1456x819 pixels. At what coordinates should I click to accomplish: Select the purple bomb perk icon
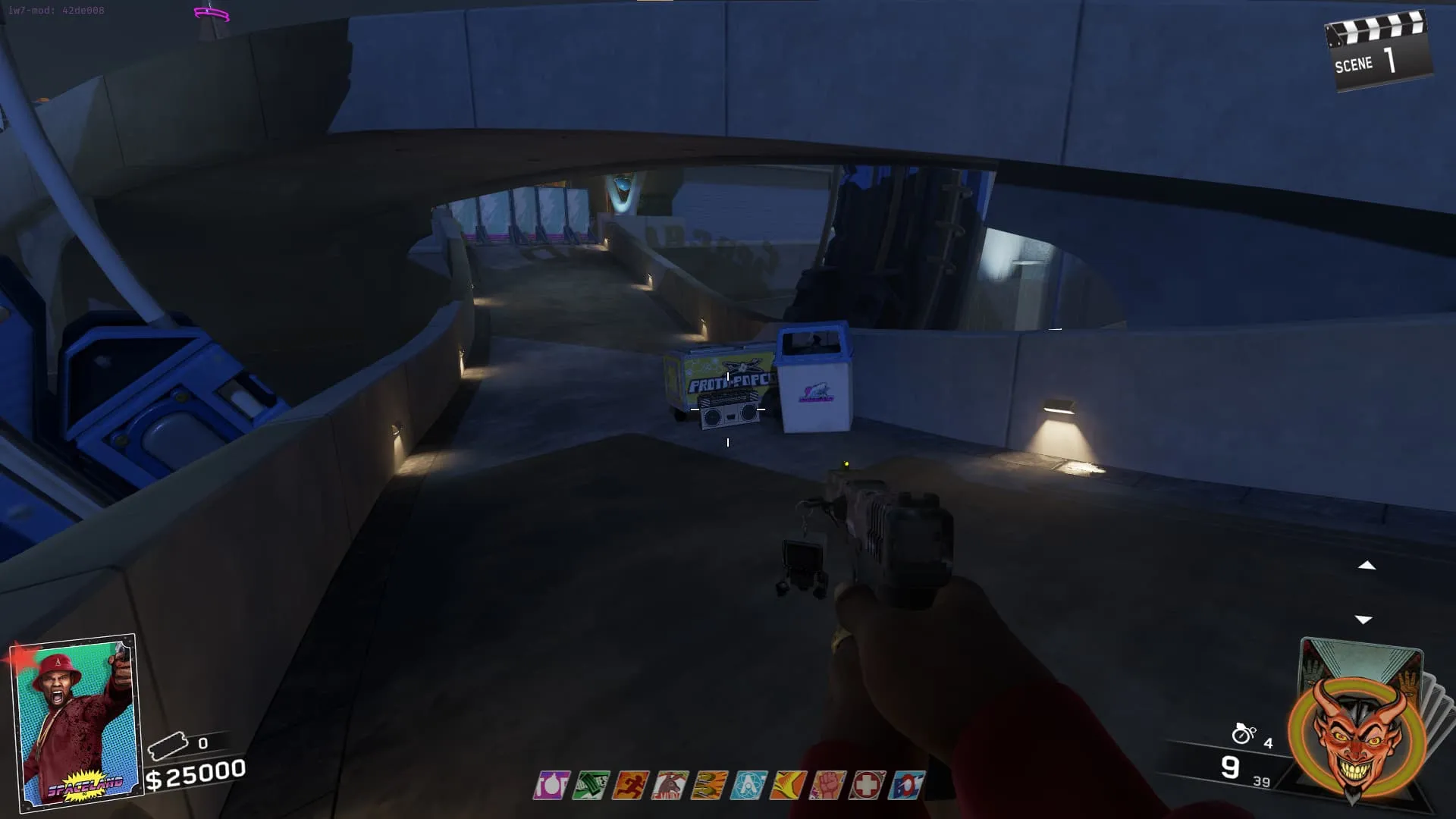[x=551, y=786]
